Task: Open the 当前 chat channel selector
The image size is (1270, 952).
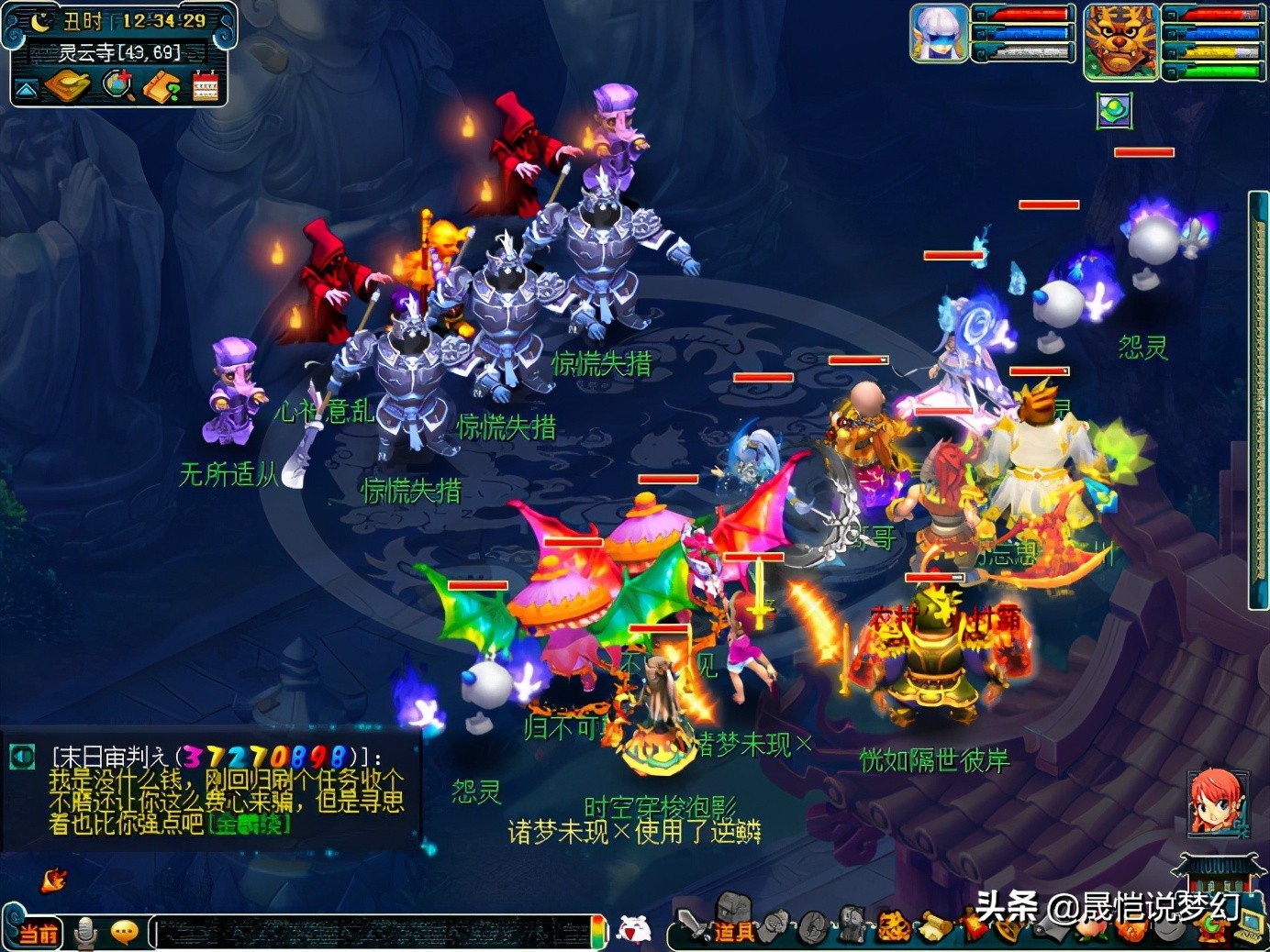Action: pyautogui.click(x=39, y=934)
